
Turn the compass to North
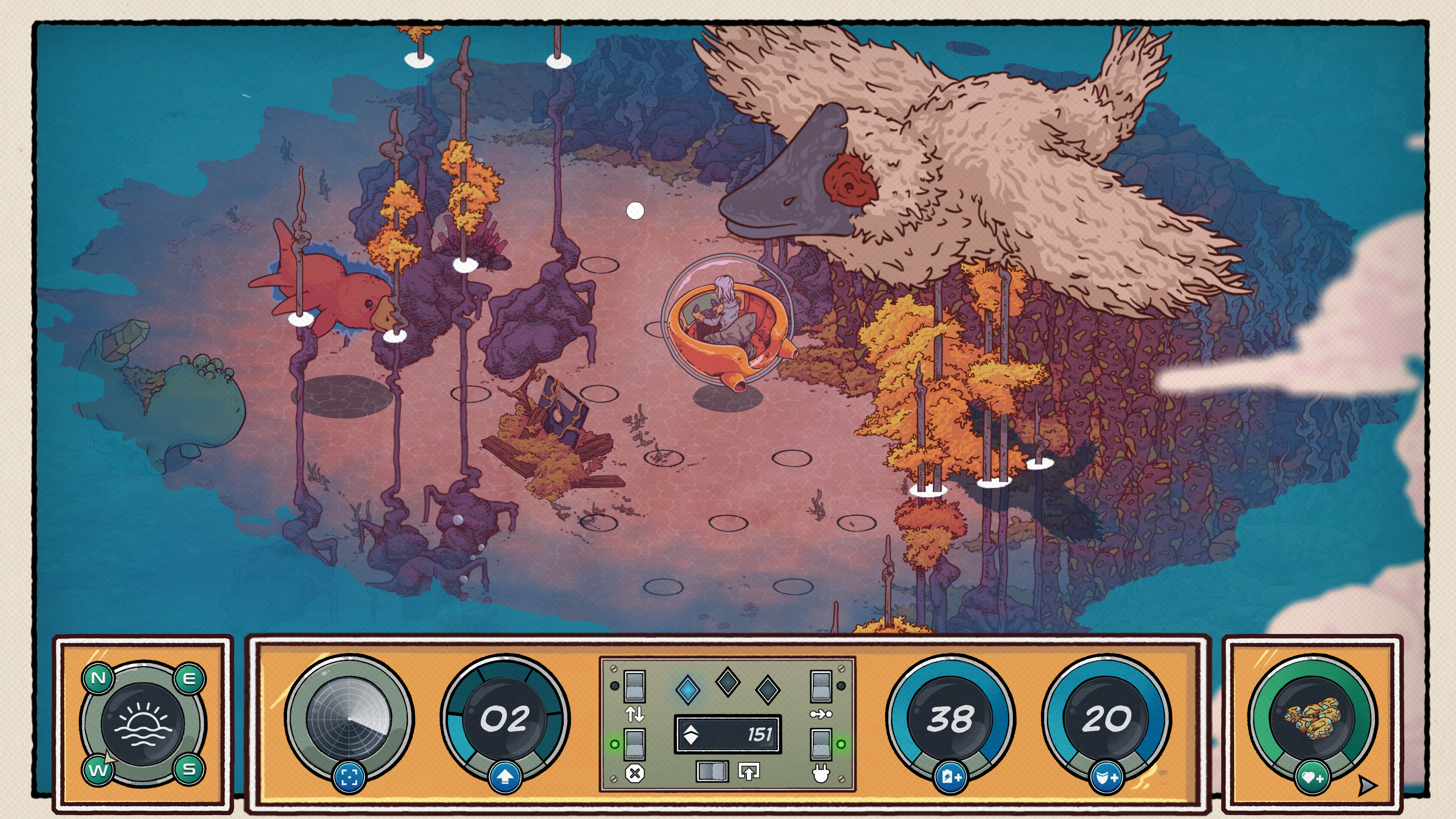click(x=98, y=678)
